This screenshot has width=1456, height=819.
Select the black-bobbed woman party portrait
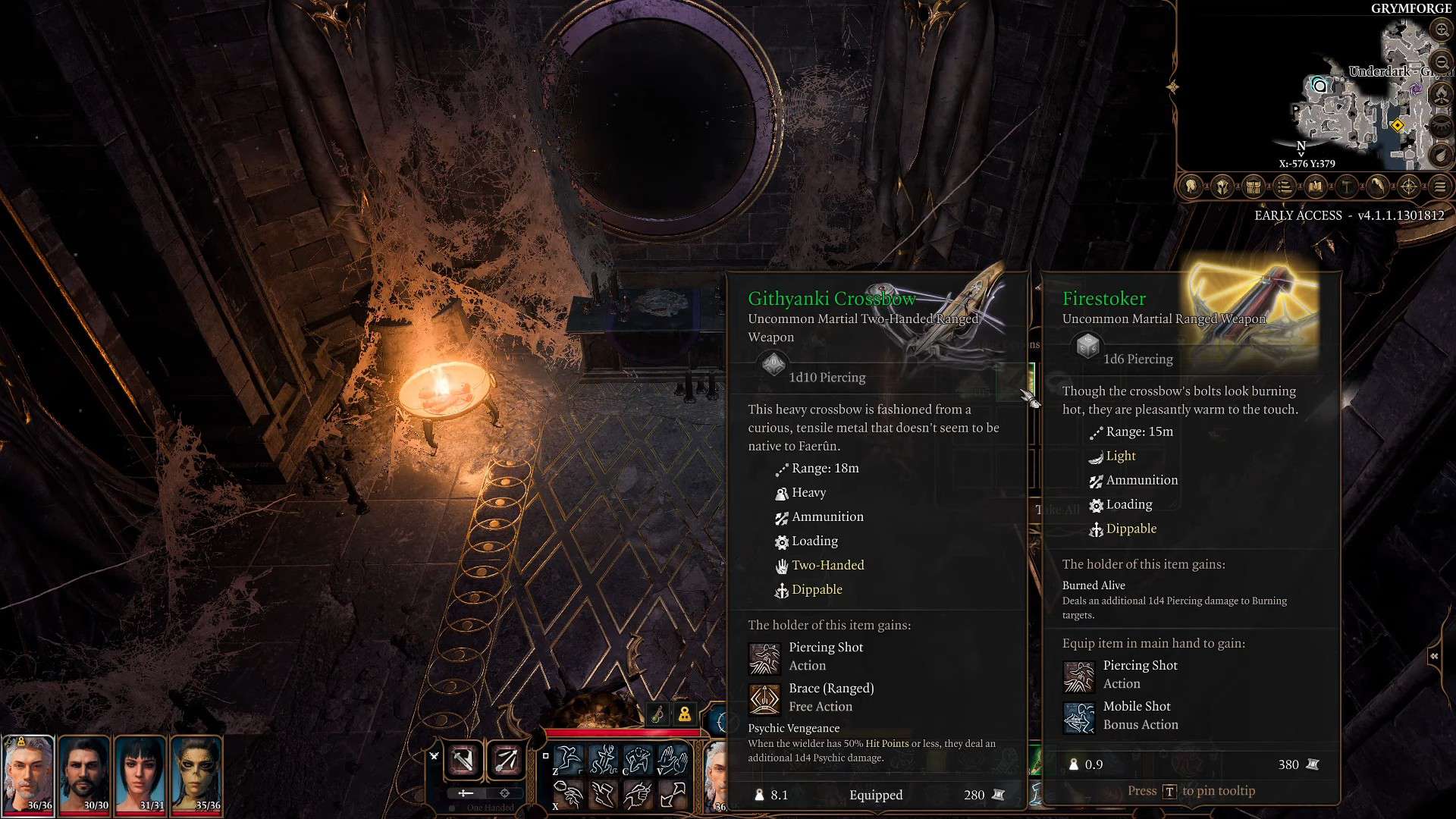[141, 773]
